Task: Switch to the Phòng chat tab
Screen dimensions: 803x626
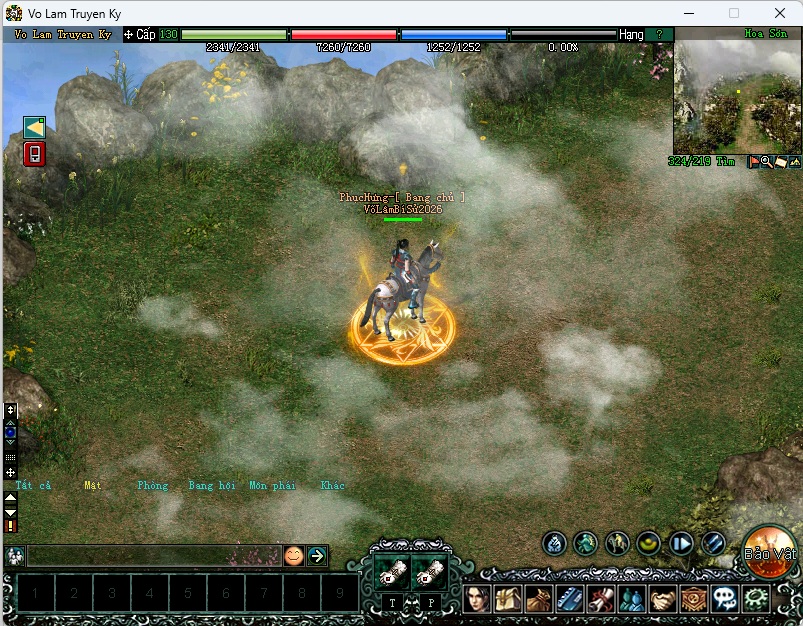Action: tap(153, 486)
